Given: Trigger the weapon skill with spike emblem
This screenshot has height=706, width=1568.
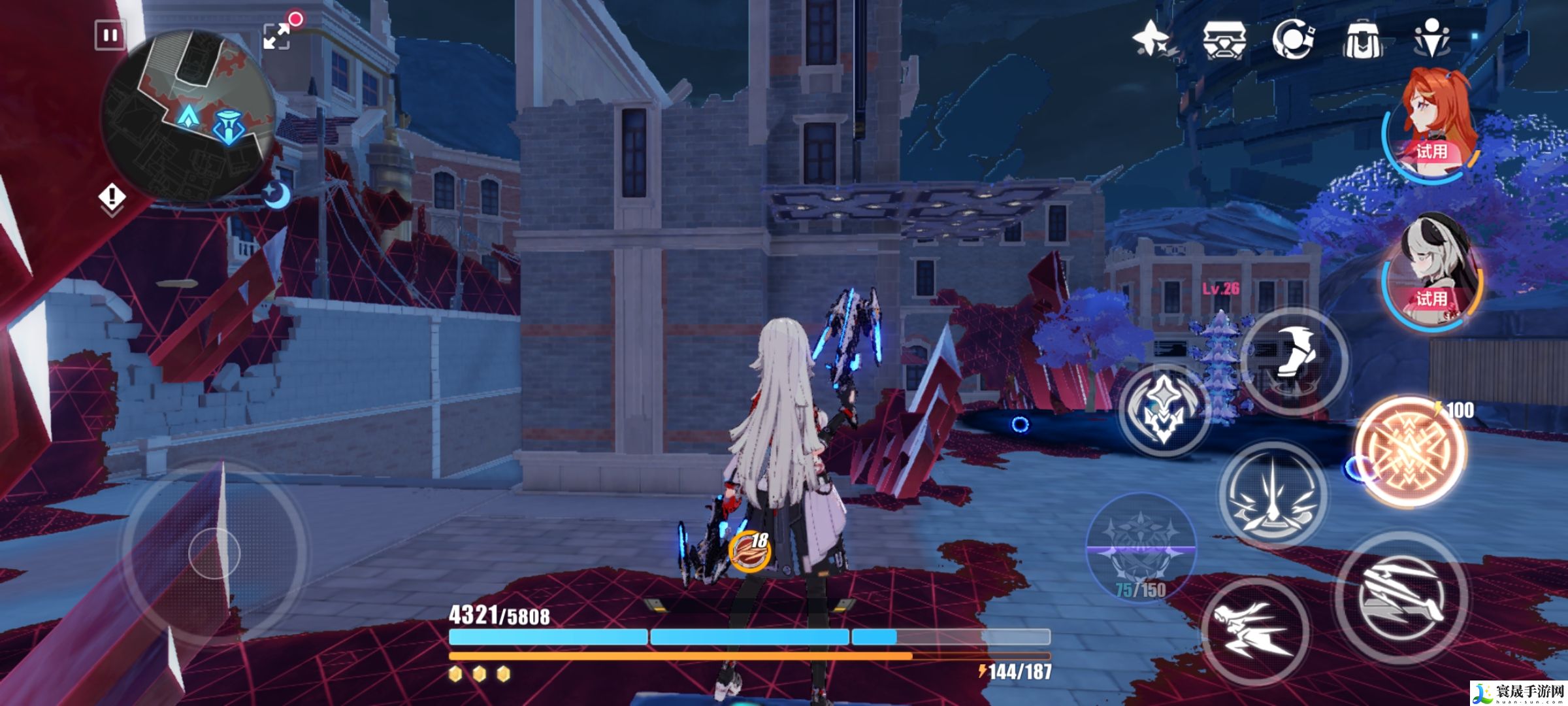Looking at the screenshot, I should 1273,494.
